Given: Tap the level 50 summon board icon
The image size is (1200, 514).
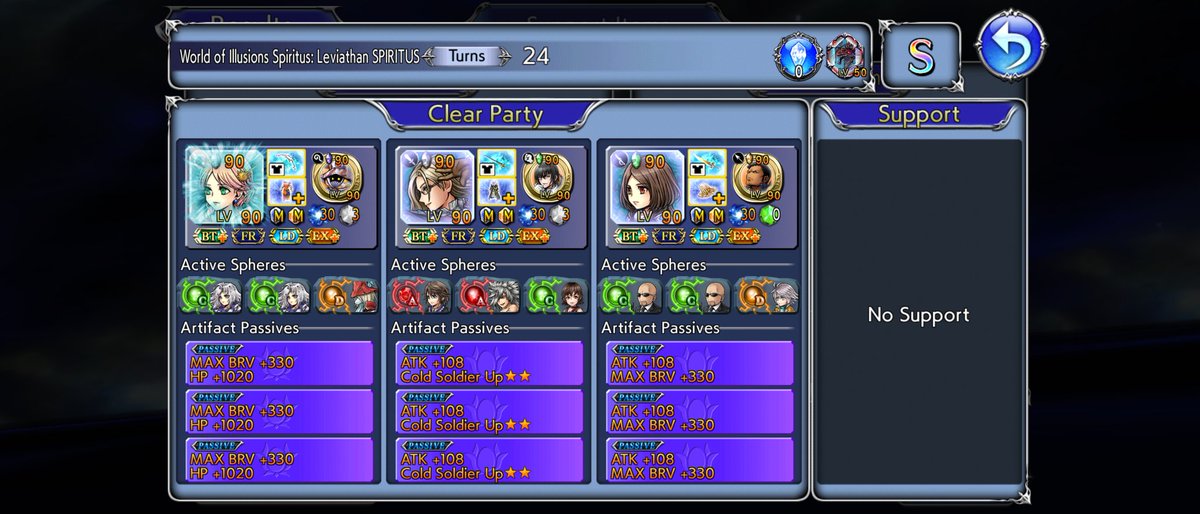Looking at the screenshot, I should coord(847,57).
